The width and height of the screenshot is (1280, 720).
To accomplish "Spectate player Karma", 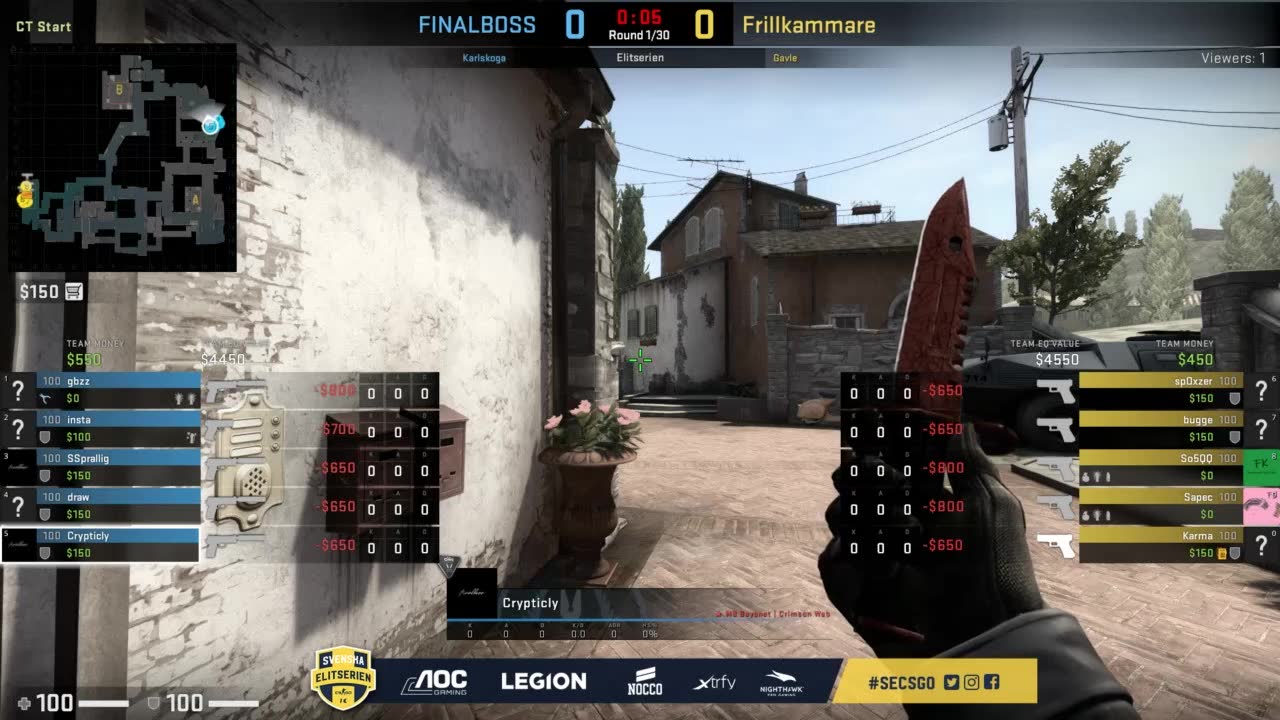I will [x=1160, y=544].
